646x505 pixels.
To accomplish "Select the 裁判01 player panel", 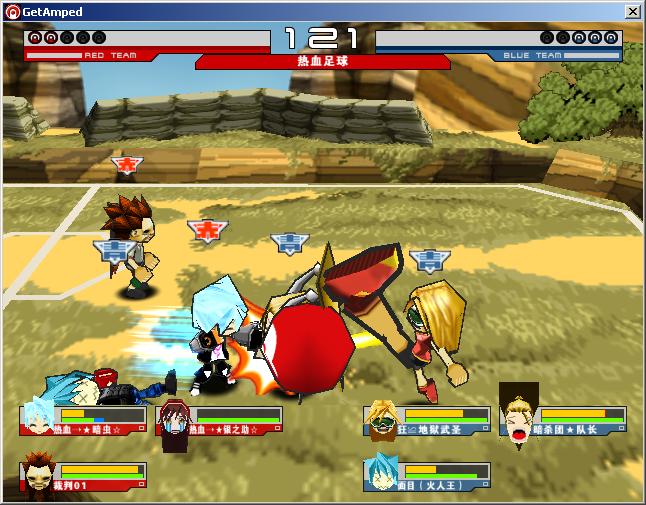I will click(x=84, y=475).
